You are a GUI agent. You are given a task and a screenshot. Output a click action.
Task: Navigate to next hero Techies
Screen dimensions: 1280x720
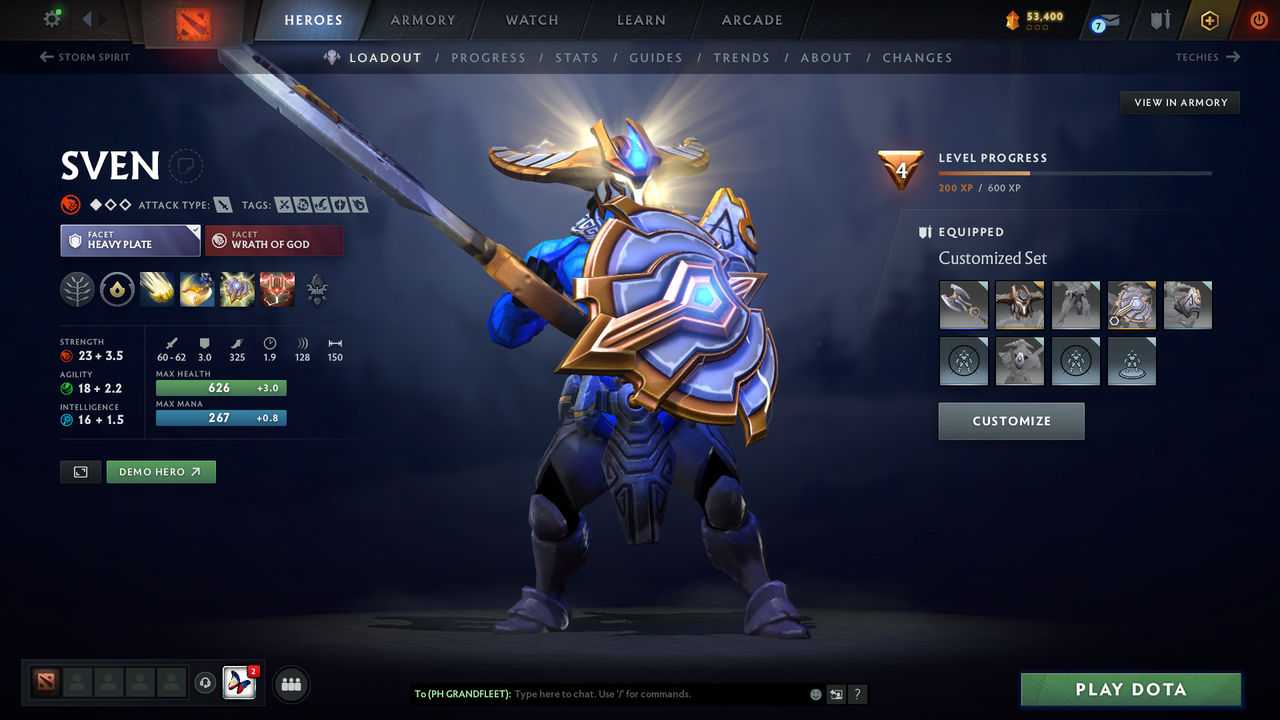coord(1208,57)
